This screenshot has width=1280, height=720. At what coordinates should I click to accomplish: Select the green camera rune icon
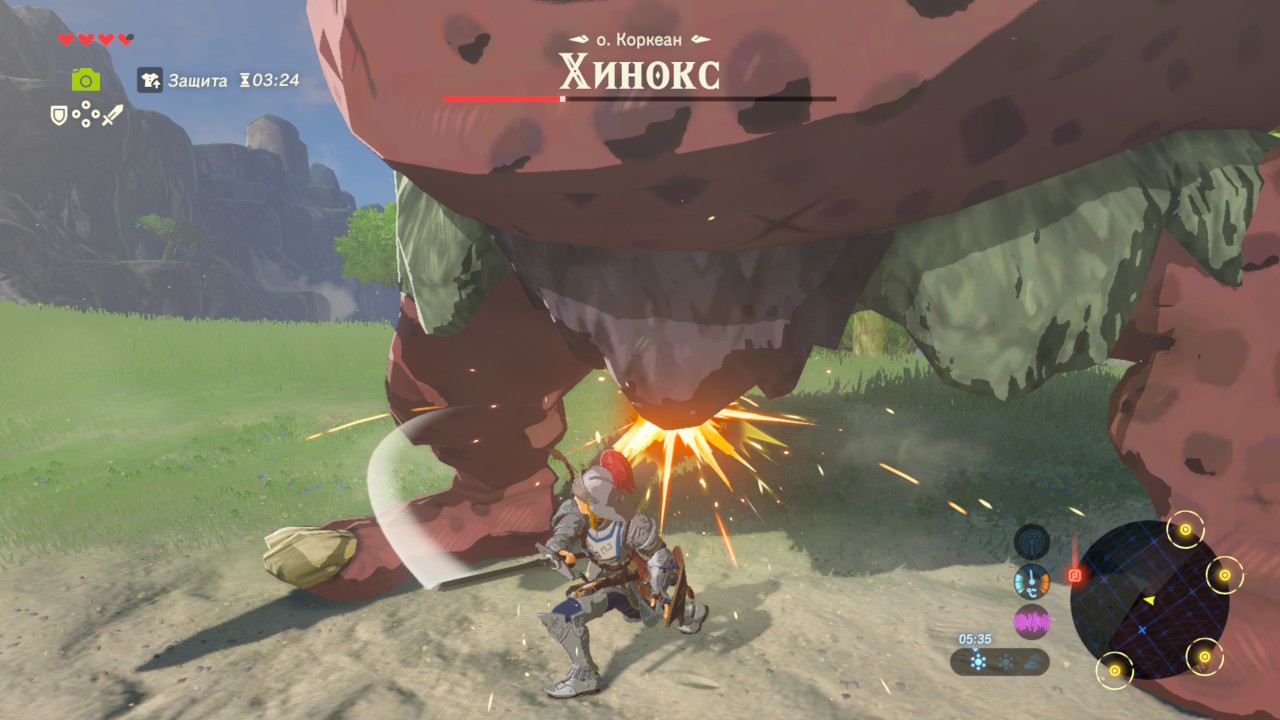85,80
